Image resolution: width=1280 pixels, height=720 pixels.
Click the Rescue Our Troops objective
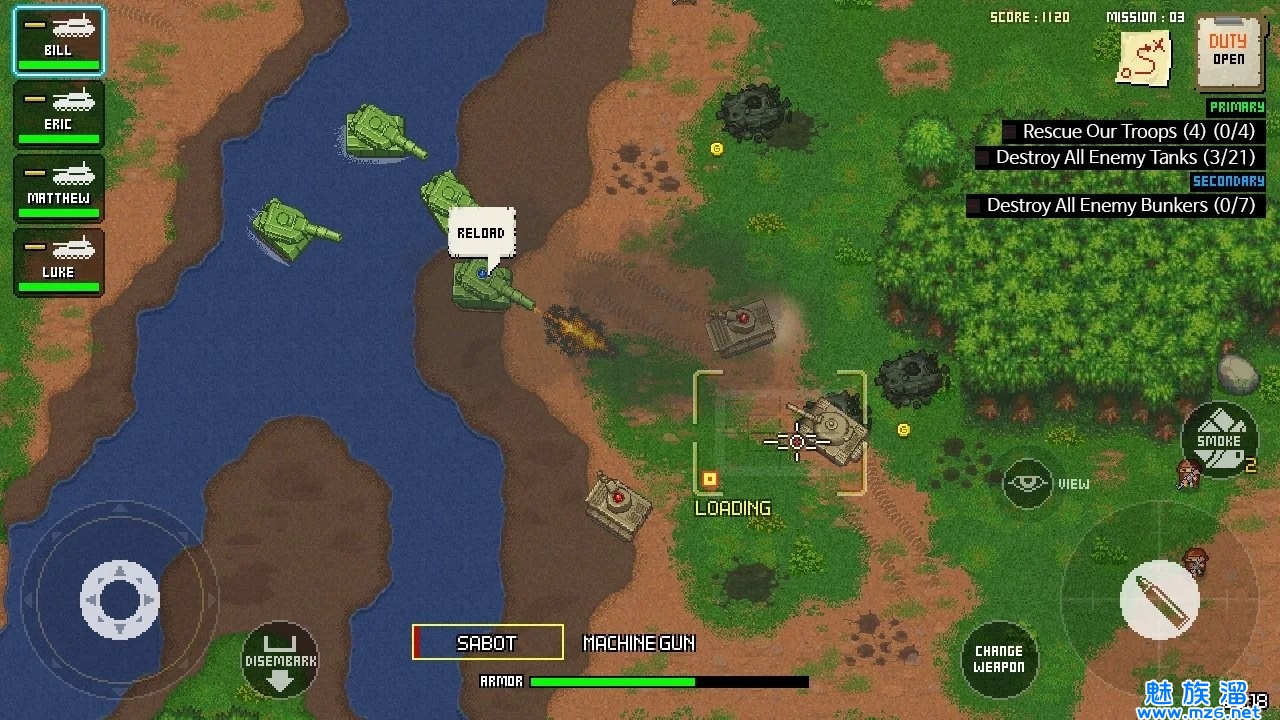pos(1128,132)
